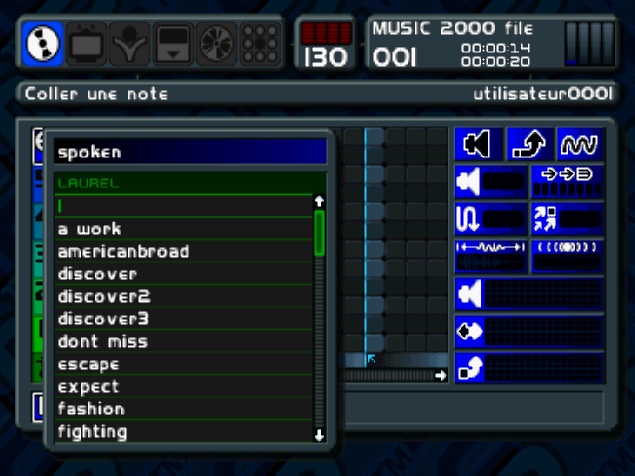Open the floppy disk save icon

(x=171, y=43)
